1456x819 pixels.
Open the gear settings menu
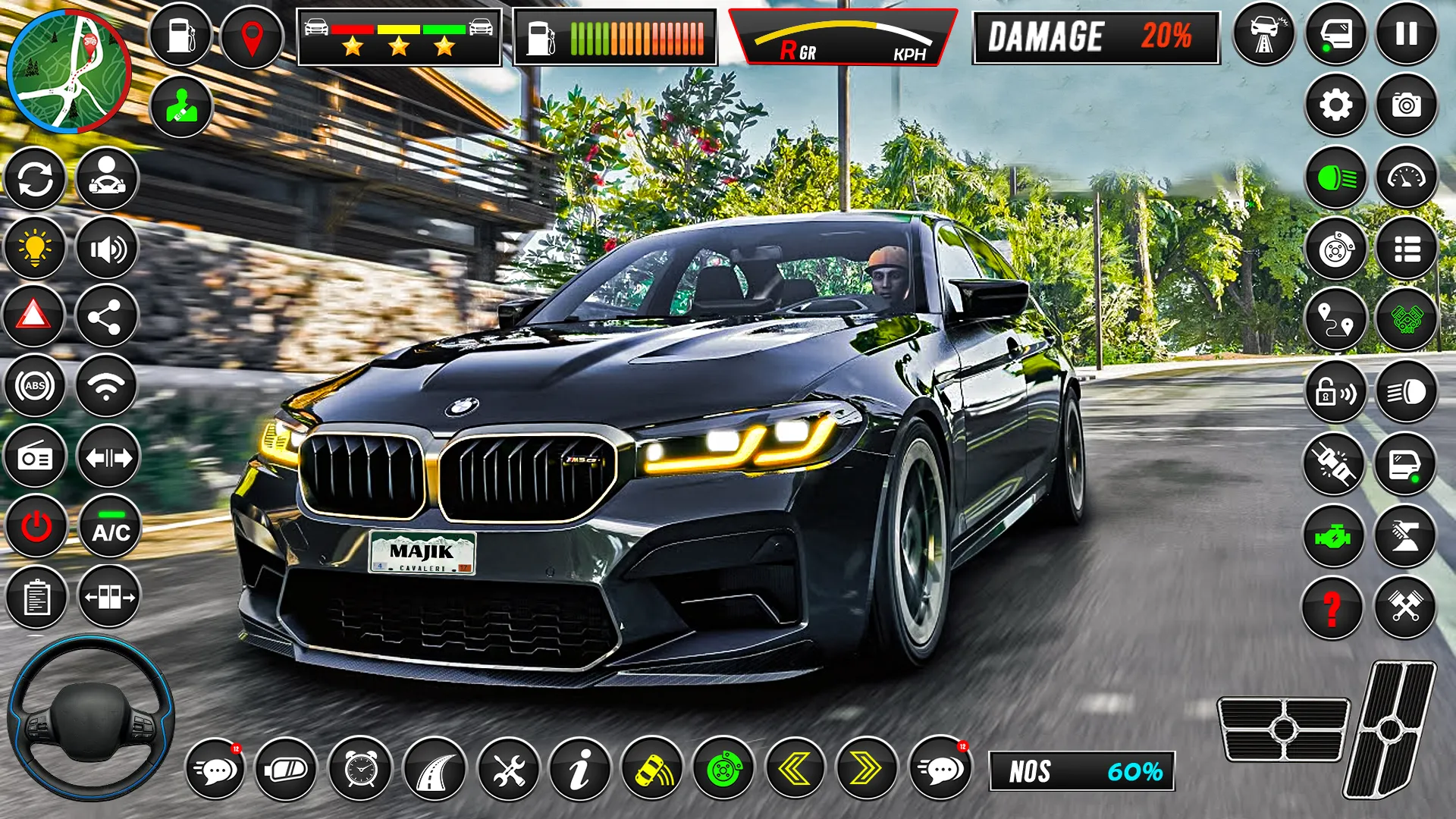pos(1335,105)
